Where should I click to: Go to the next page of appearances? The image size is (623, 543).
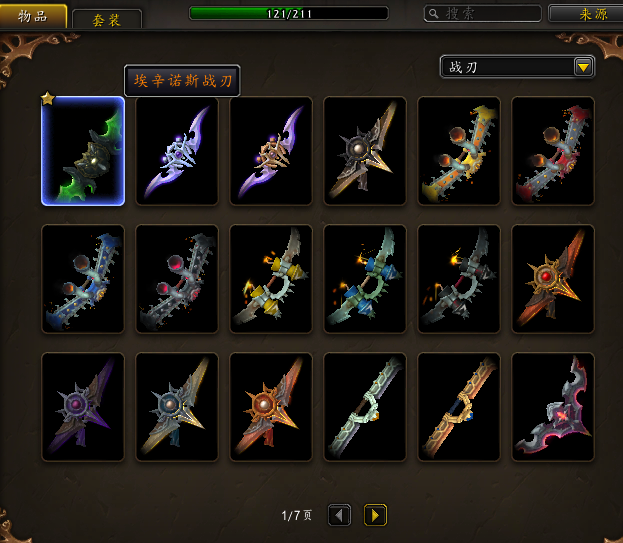point(375,515)
